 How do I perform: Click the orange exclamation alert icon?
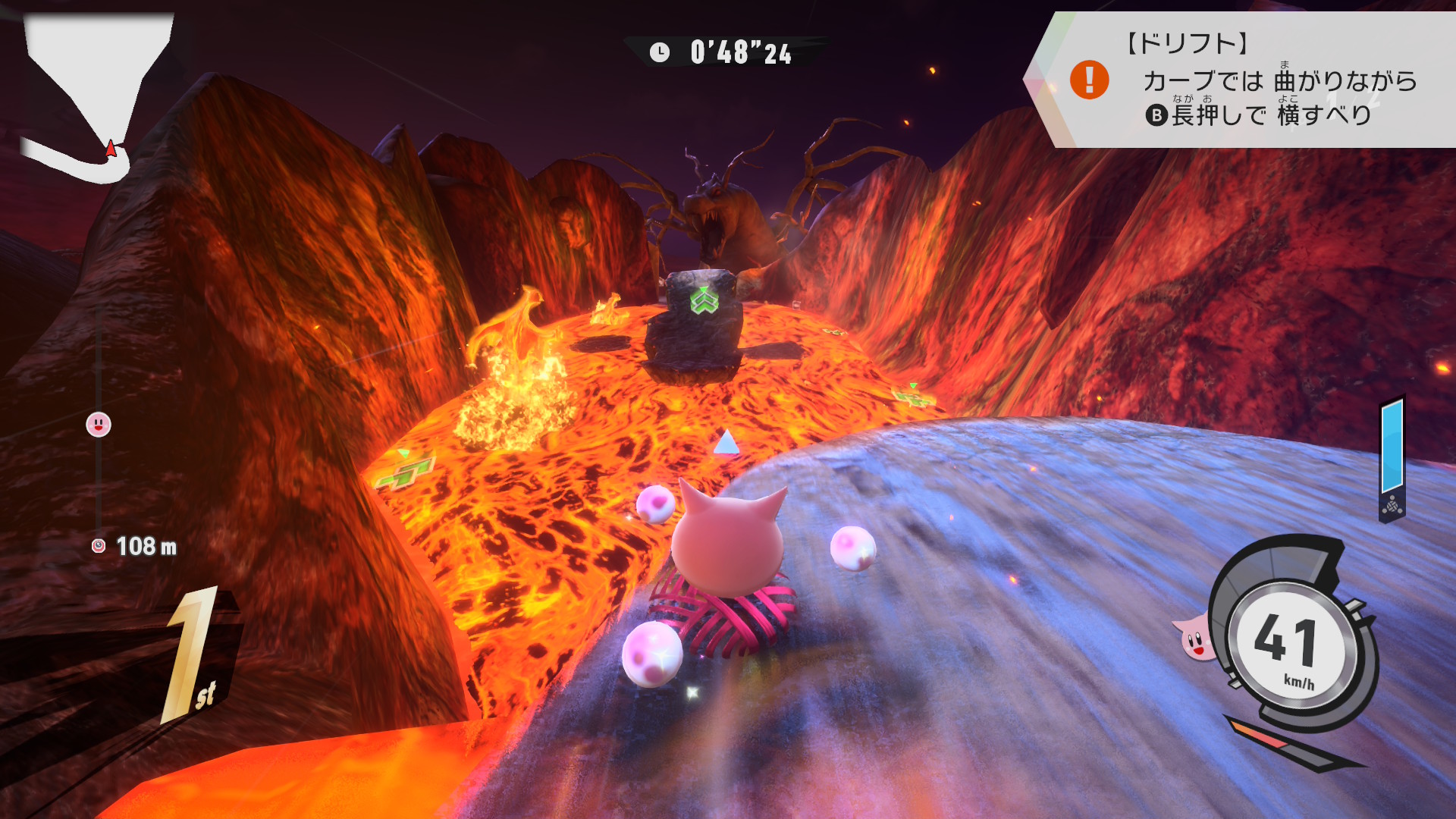click(x=1089, y=80)
